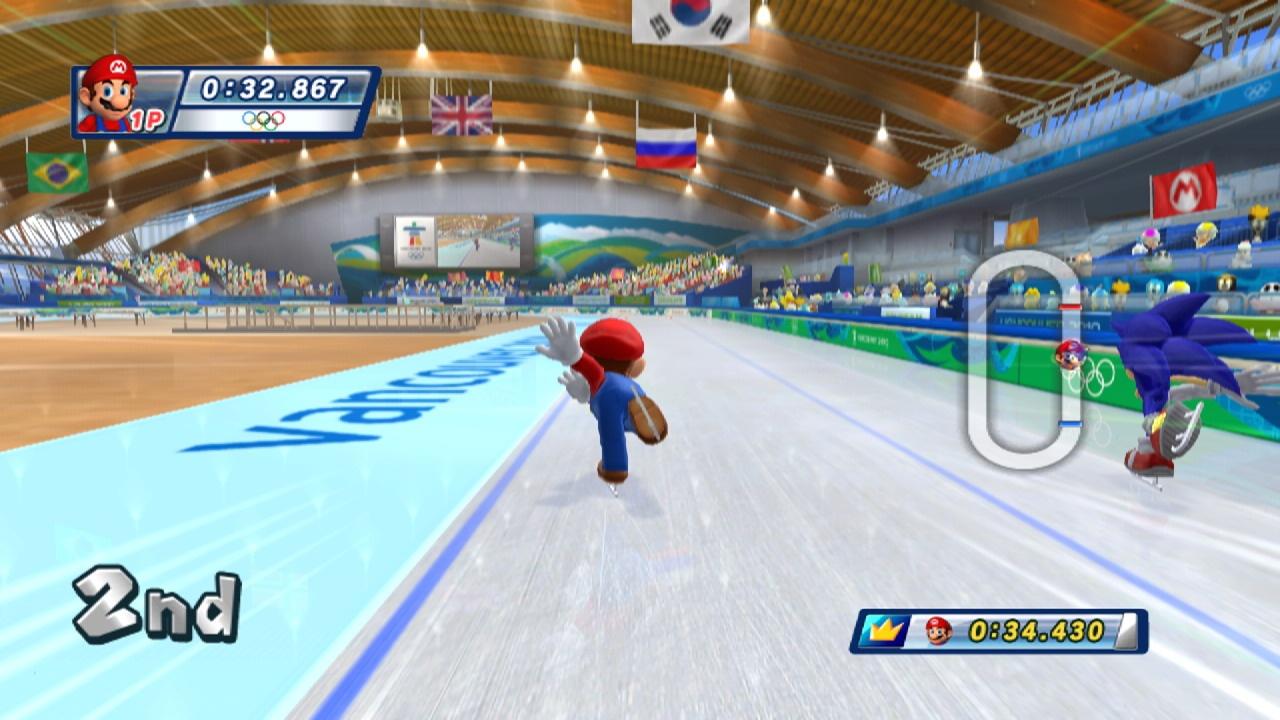Click the blue checkpoint marker atop the progress oval
1280x720 pixels.
[1069, 306]
